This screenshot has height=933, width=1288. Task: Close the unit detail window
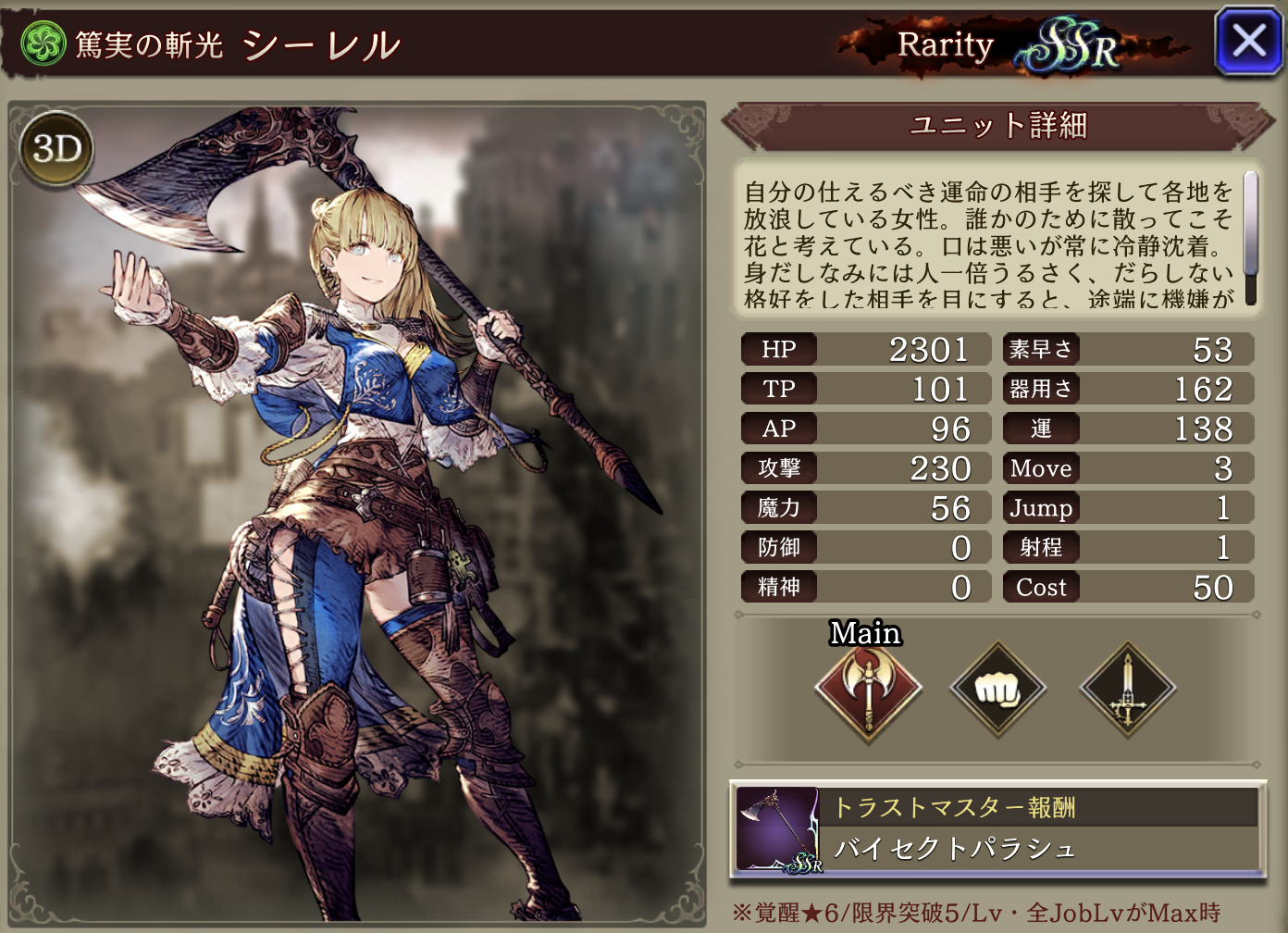[1248, 41]
